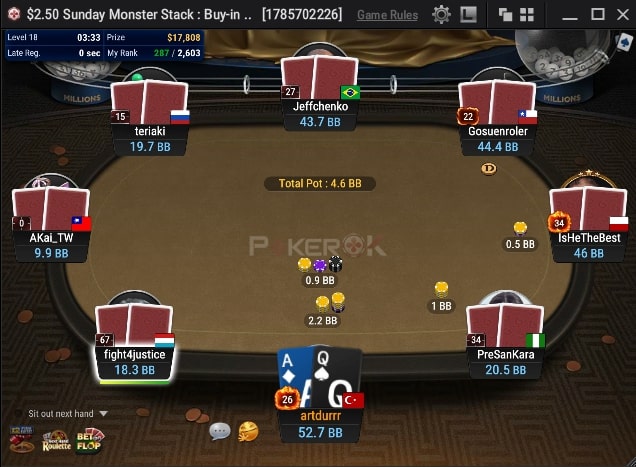The image size is (636, 467).
Task: View Jeffchenko's player profile
Action: tap(320, 106)
